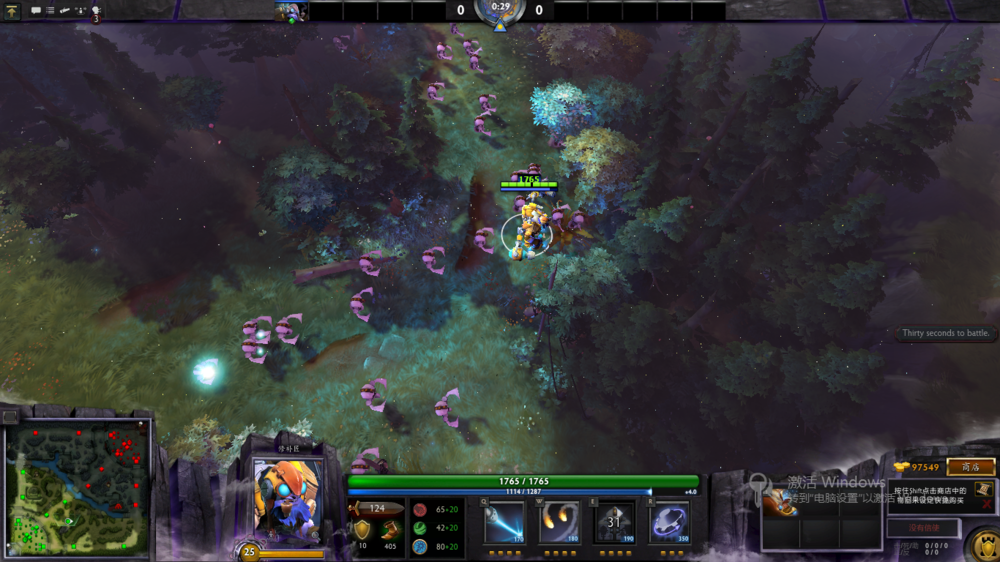Viewport: 1000px width, 562px height.
Task: Select the hero portrait in the top bar
Action: [x=291, y=11]
